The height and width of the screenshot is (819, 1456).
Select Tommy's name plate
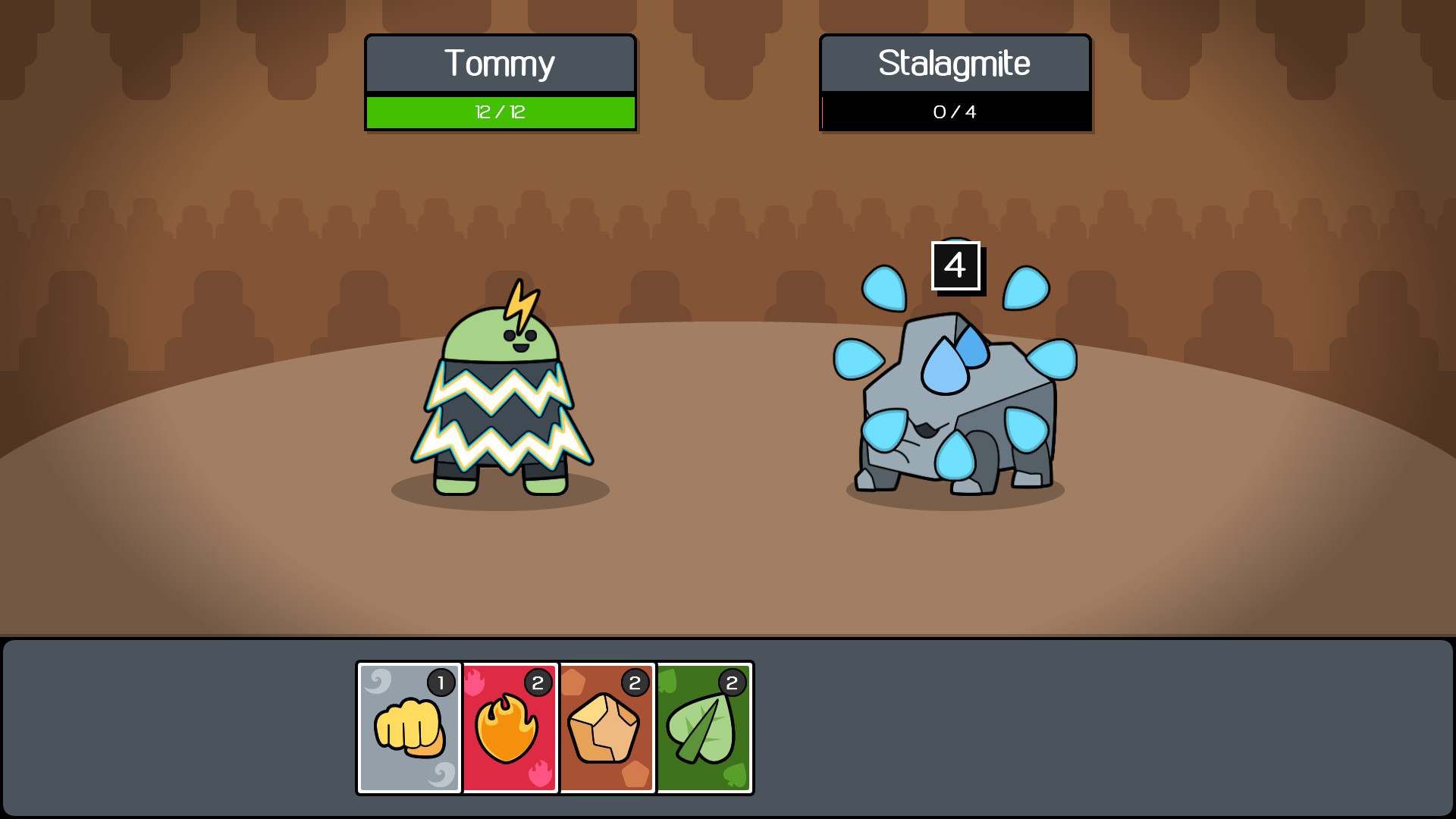[x=500, y=64]
